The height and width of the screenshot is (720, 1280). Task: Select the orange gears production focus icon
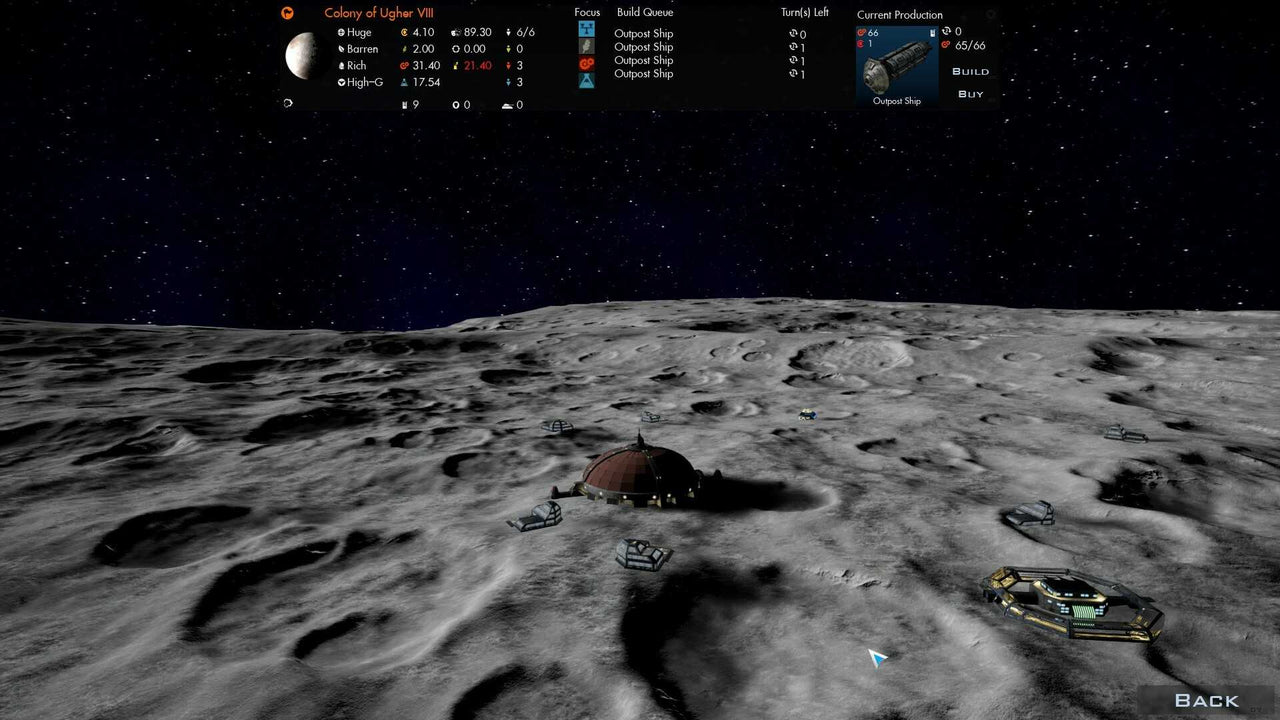click(x=586, y=61)
